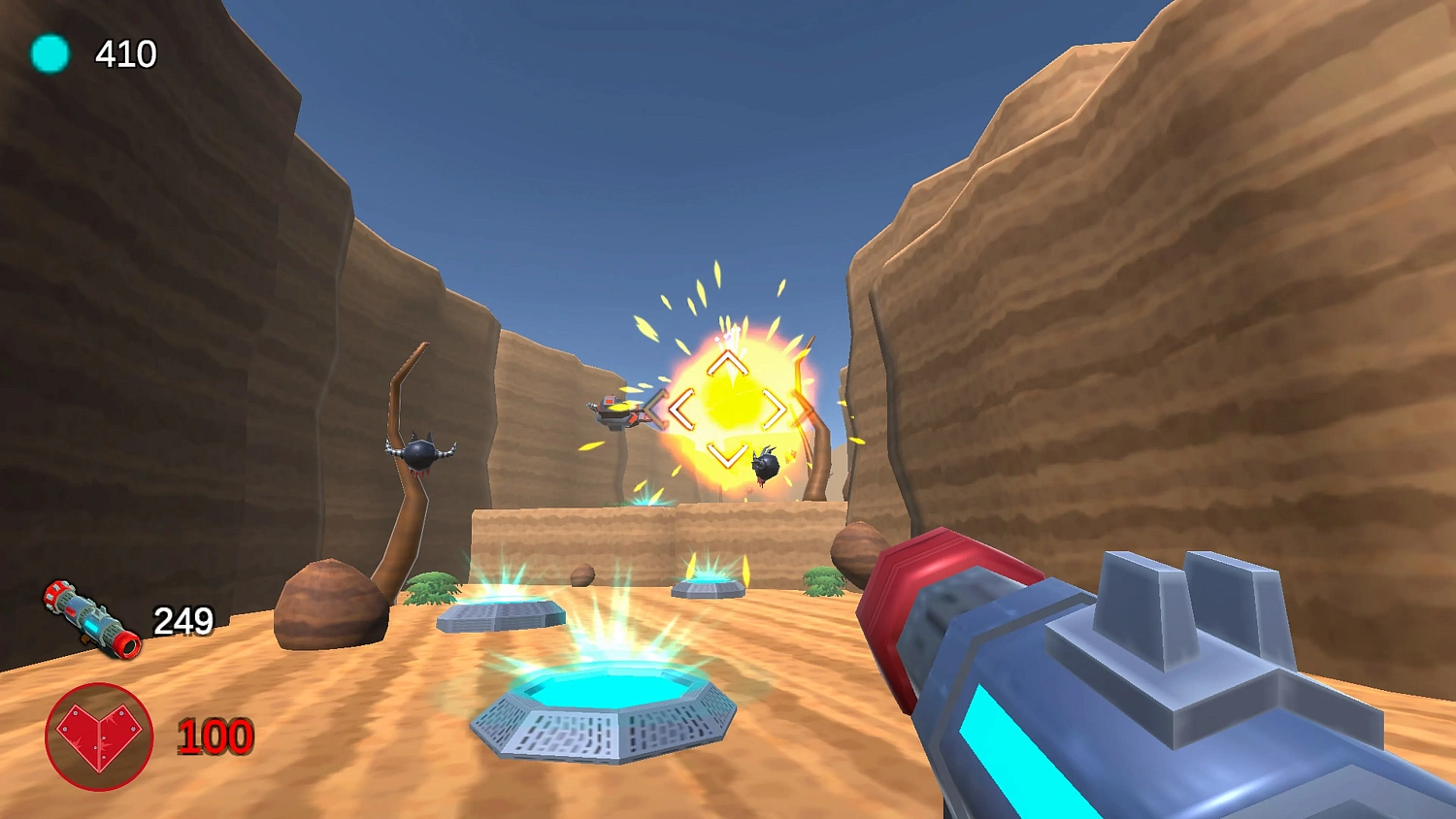Image resolution: width=1456 pixels, height=819 pixels.
Task: Click the crosshair reticle on the explosion
Action: click(x=728, y=409)
